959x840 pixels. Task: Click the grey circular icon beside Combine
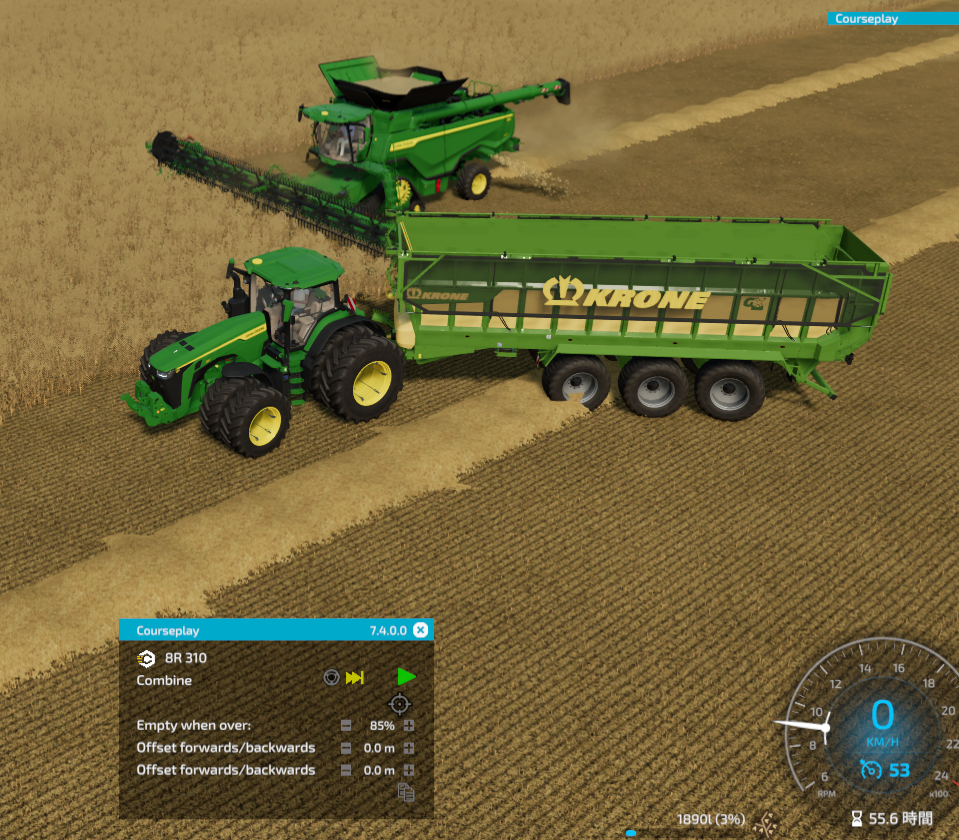pyautogui.click(x=331, y=679)
